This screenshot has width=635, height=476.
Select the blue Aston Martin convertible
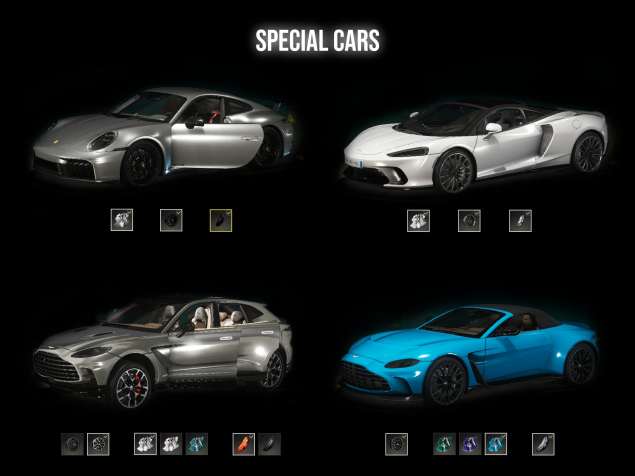[469, 357]
